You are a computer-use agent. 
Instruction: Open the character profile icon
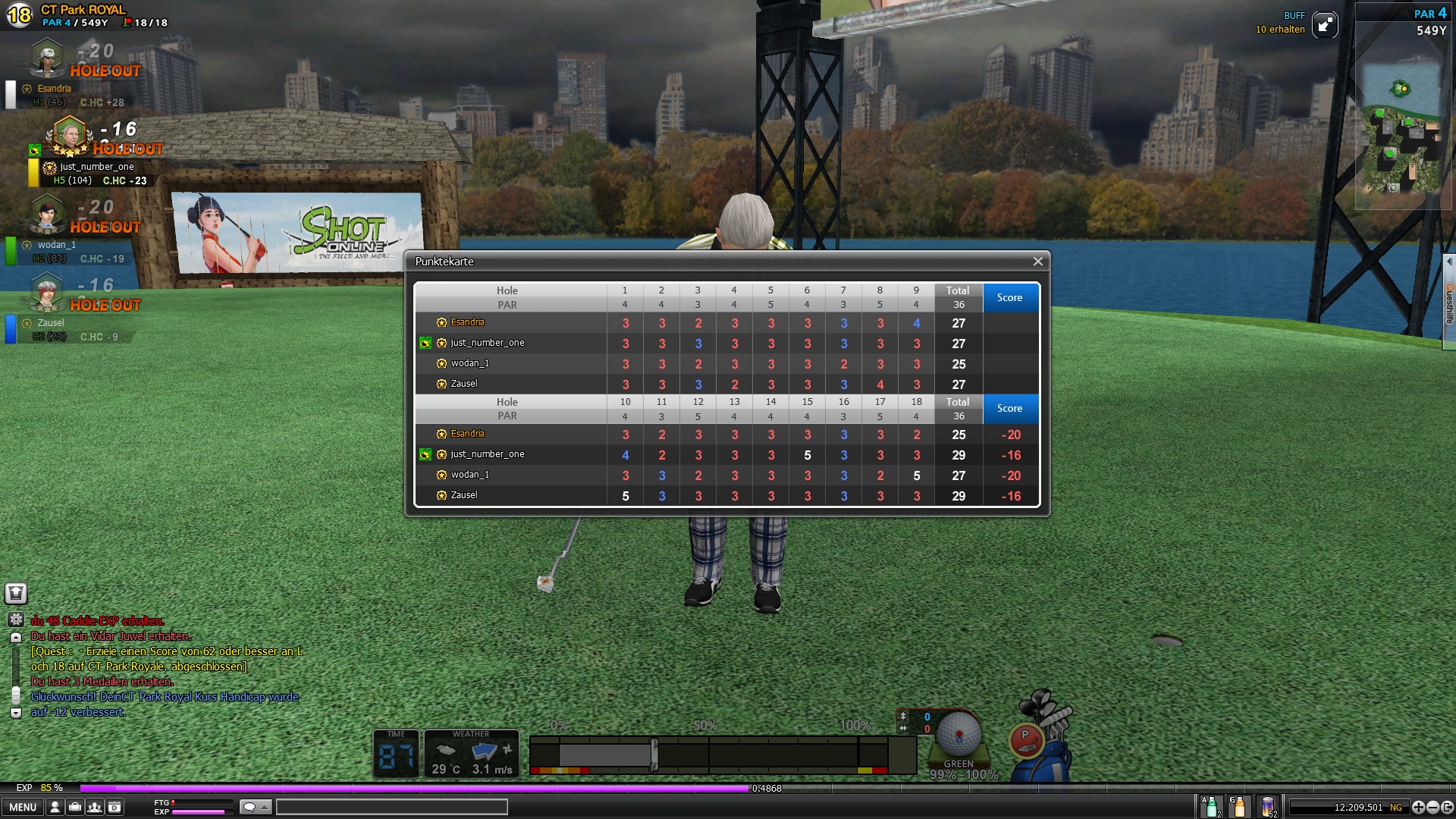click(x=55, y=807)
